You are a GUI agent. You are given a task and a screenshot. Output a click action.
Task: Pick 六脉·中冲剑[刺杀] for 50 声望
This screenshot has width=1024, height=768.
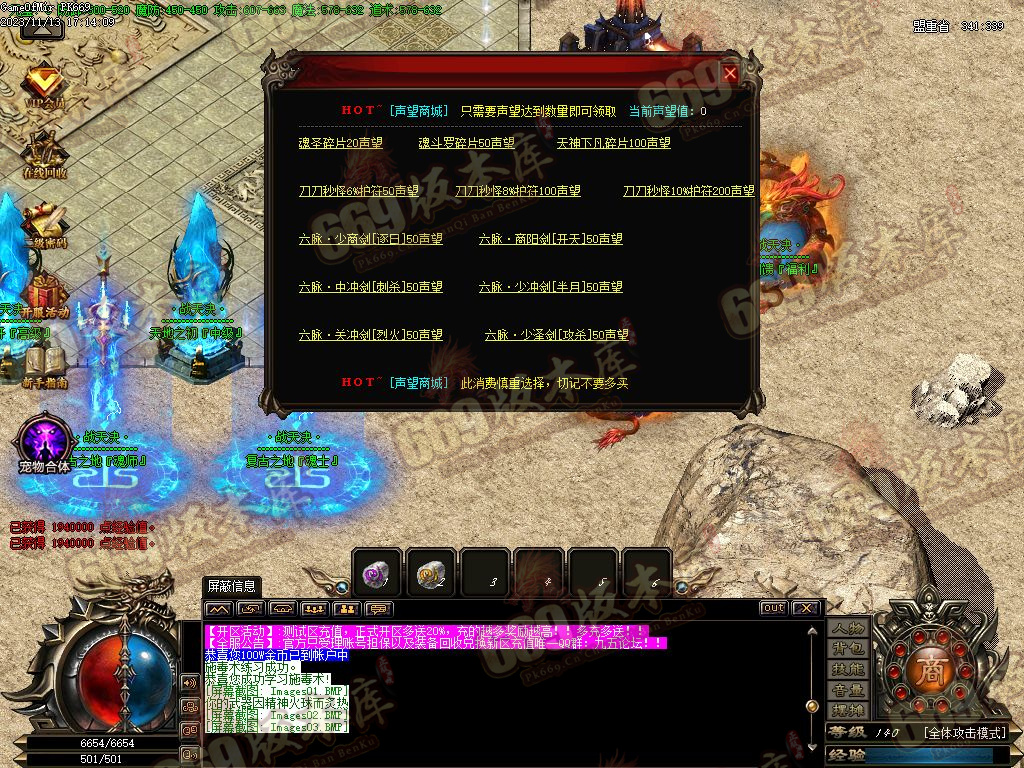click(370, 287)
